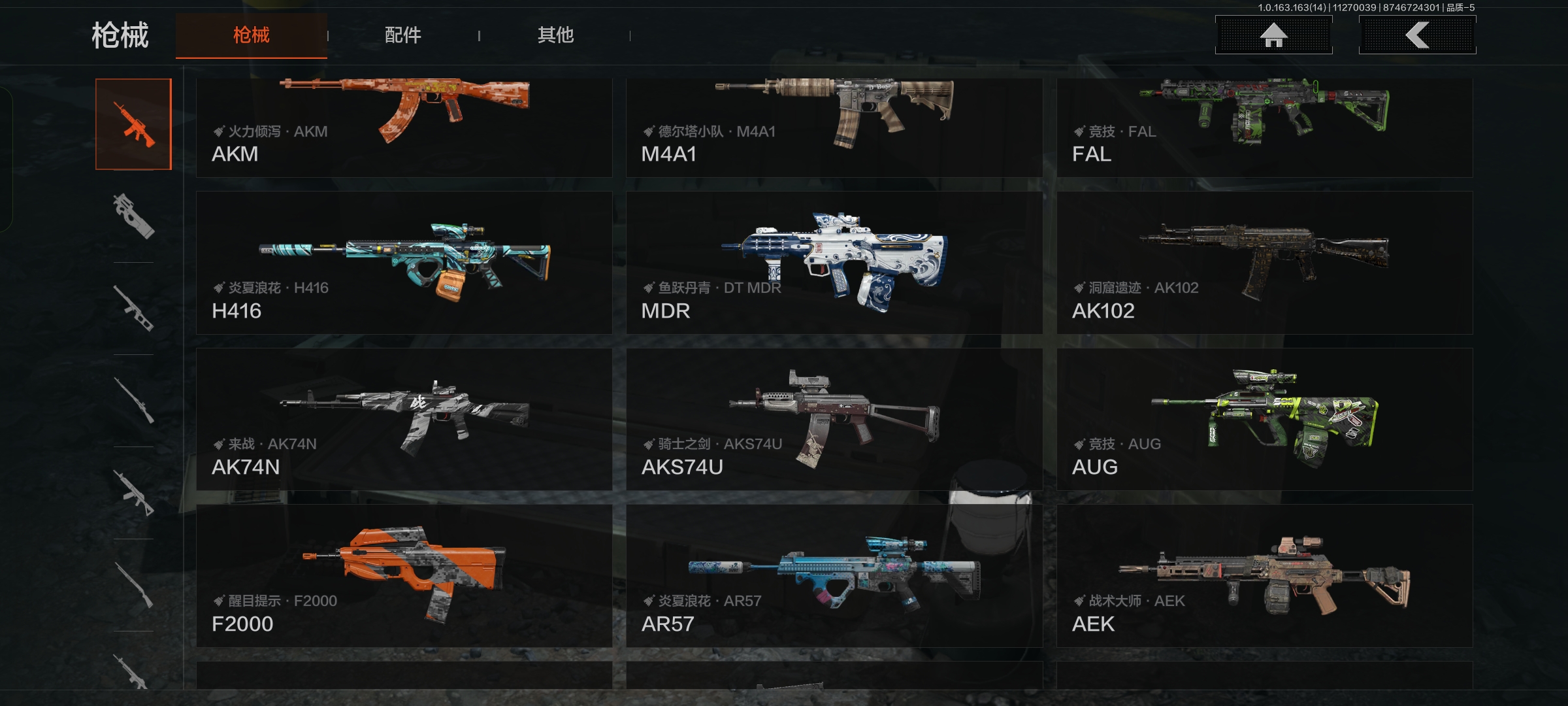Select the AK102 weapon card
Image resolution: width=1568 pixels, height=706 pixels.
tap(1264, 263)
